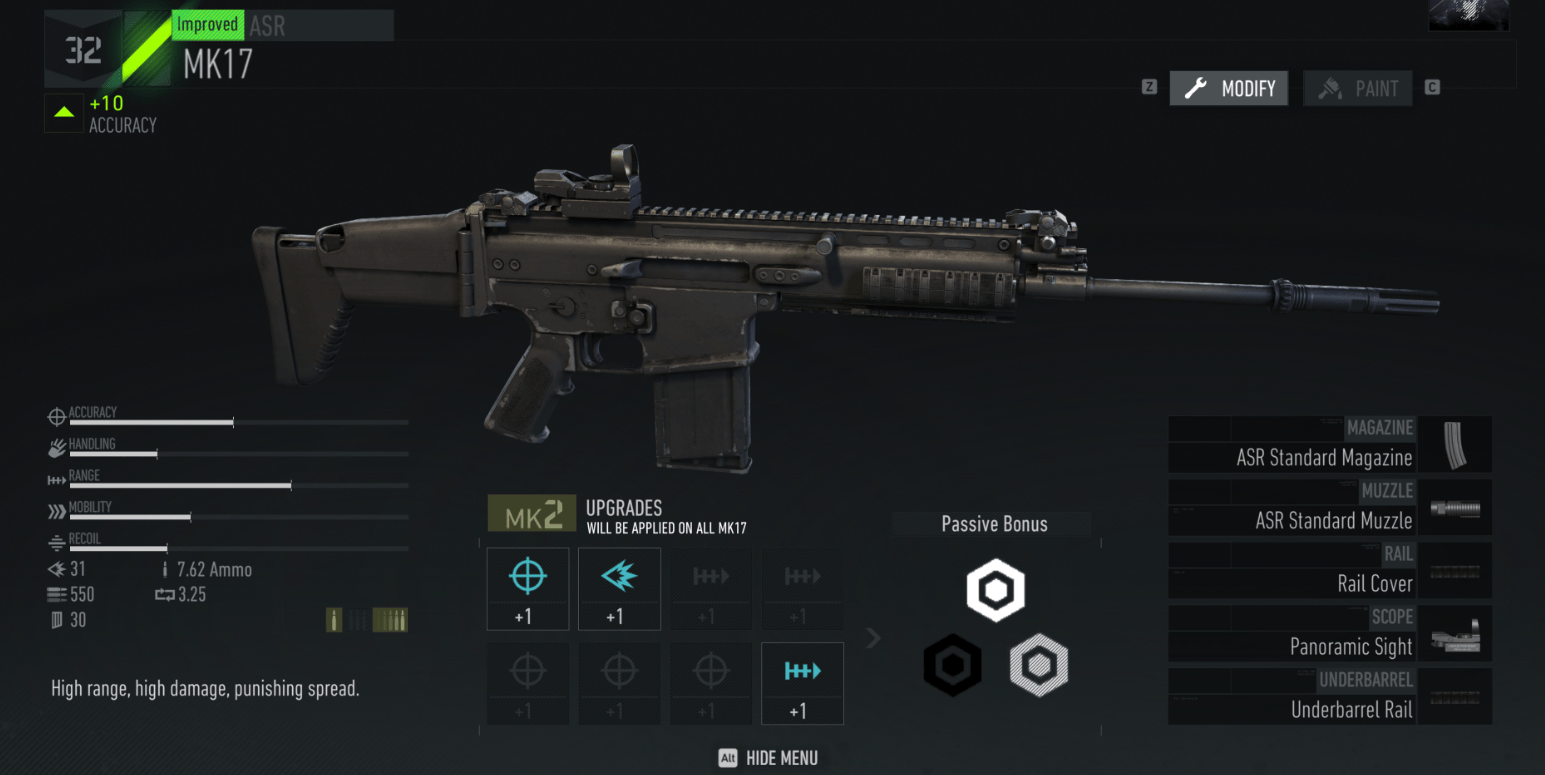Image resolution: width=1545 pixels, height=775 pixels.
Task: Hide the weapon menu
Action: [768, 758]
